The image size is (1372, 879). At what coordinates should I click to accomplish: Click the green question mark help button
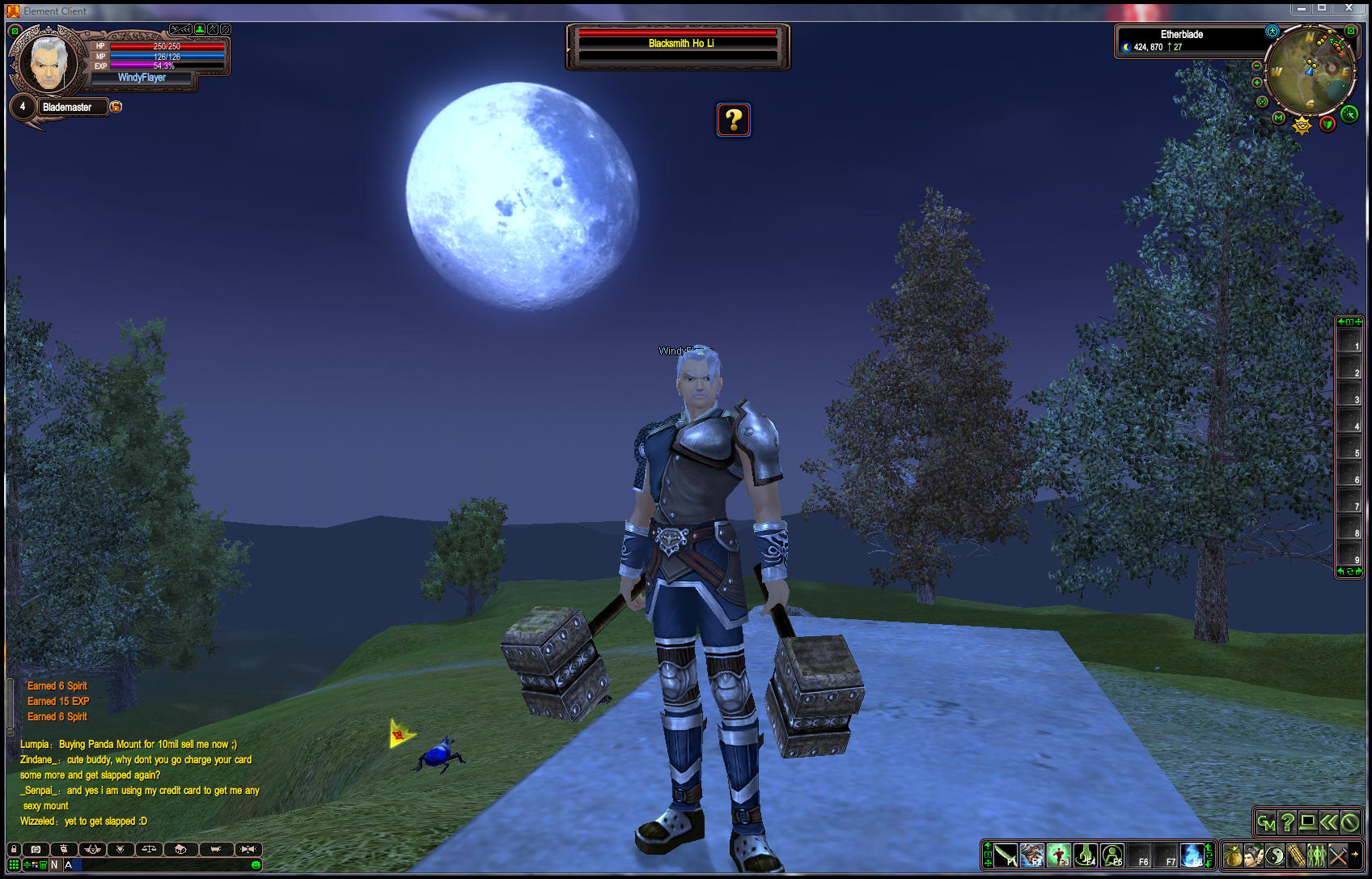(1287, 823)
